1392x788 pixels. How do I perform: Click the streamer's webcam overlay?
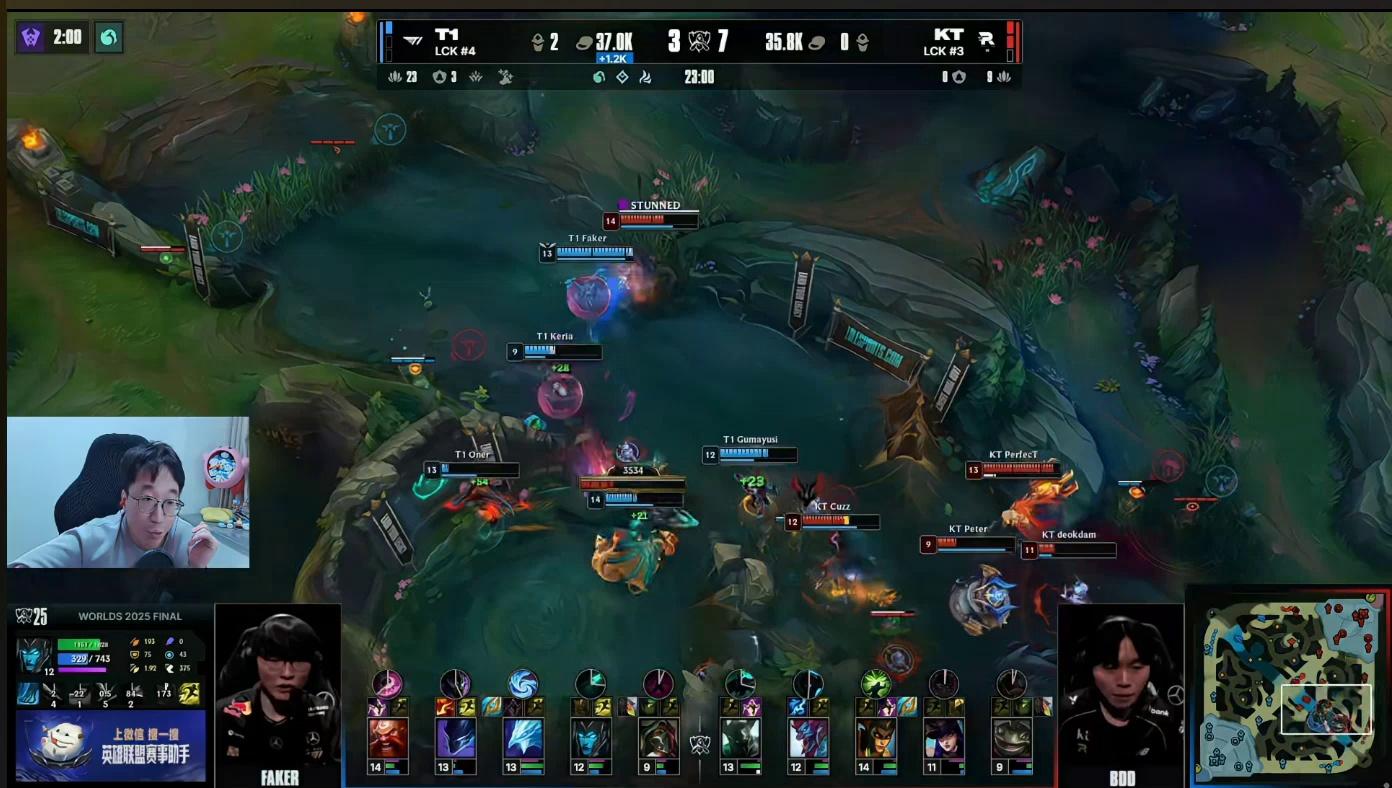coord(128,492)
